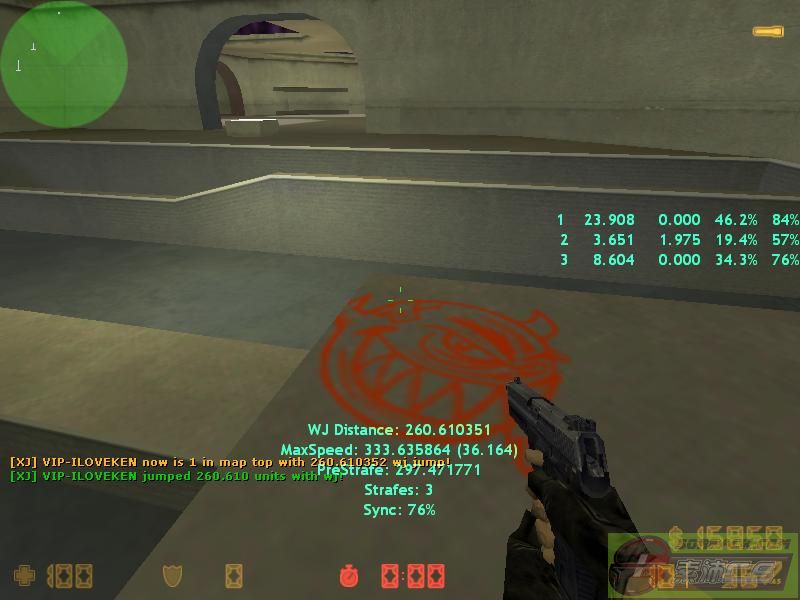Click the armor shield icon
Image resolution: width=800 pixels, height=600 pixels.
pyautogui.click(x=173, y=575)
